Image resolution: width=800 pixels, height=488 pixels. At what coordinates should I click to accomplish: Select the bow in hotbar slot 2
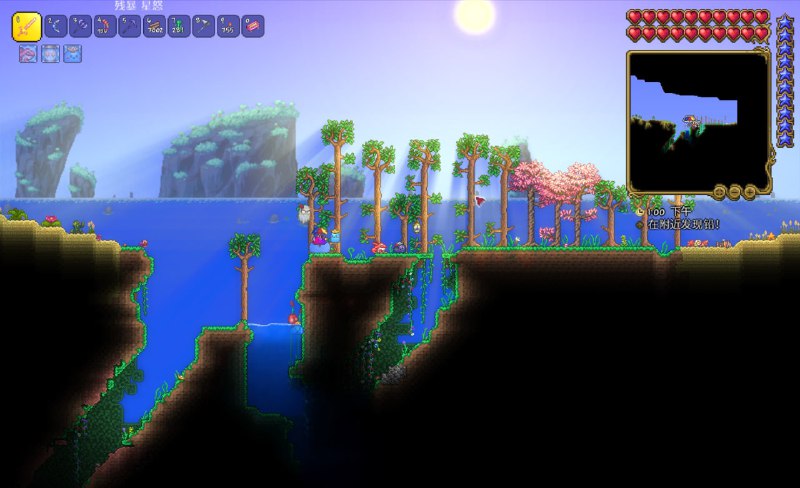(55, 26)
